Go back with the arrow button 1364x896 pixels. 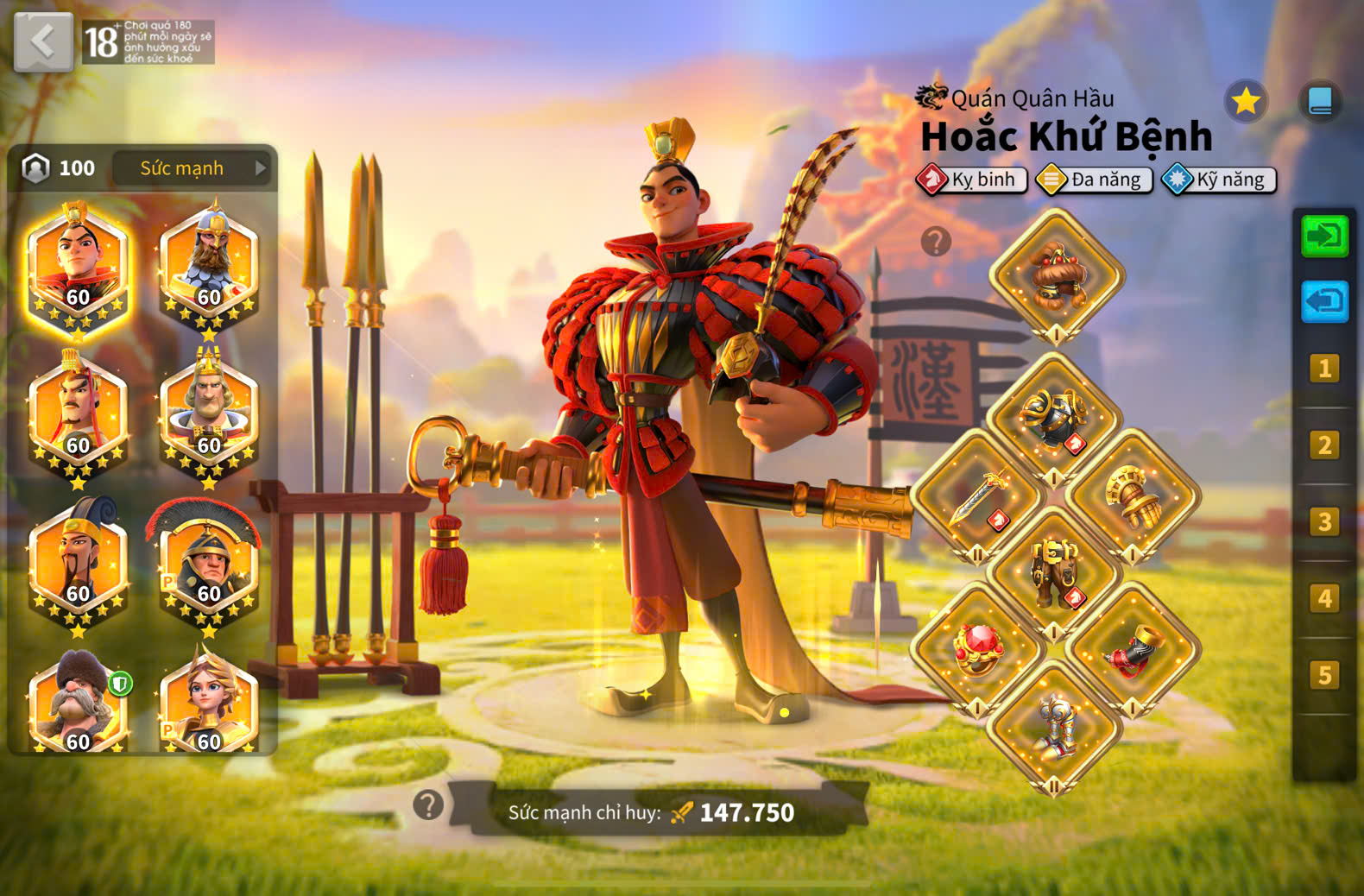tap(43, 41)
